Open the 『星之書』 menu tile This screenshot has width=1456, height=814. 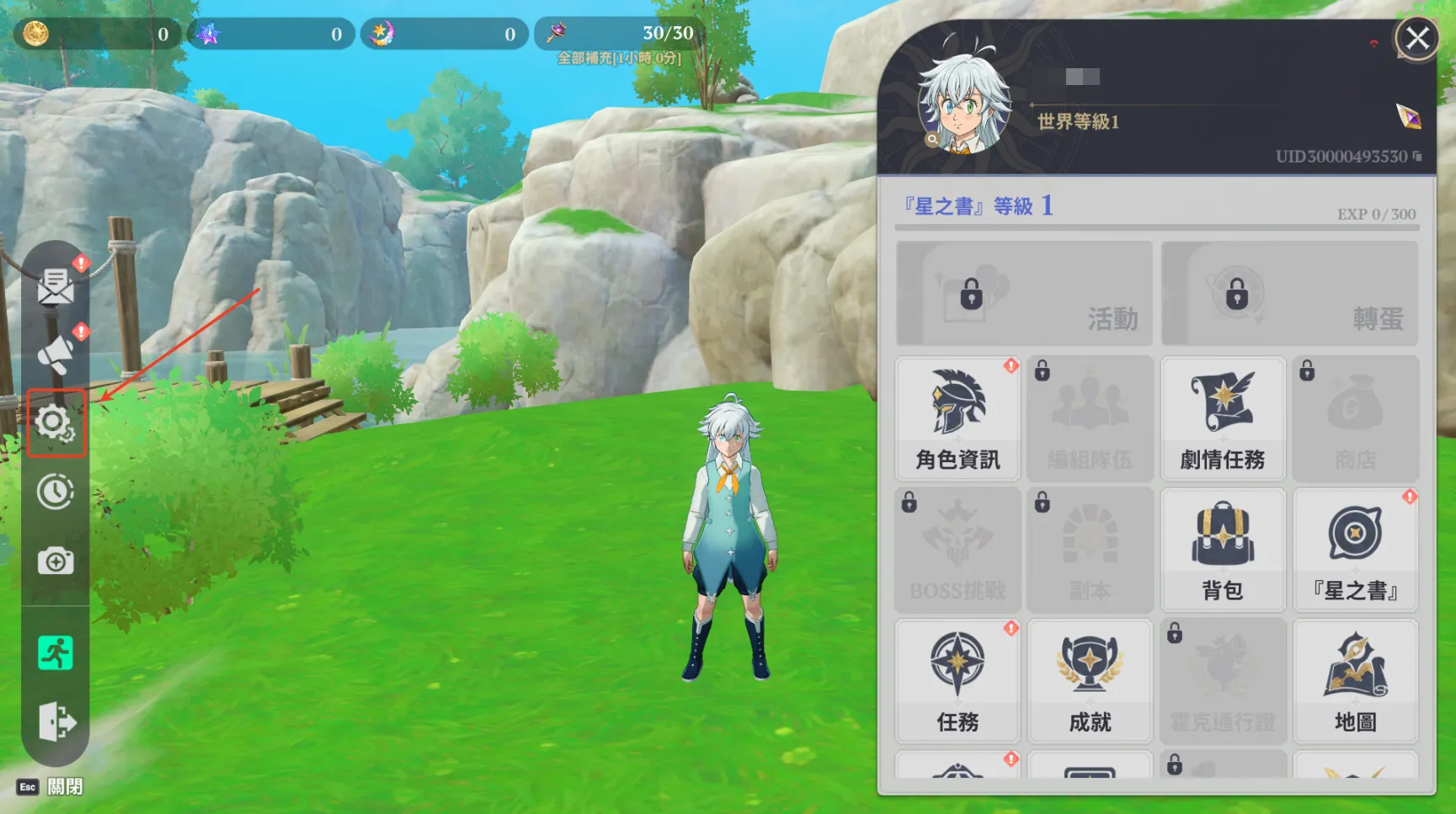pyautogui.click(x=1355, y=550)
